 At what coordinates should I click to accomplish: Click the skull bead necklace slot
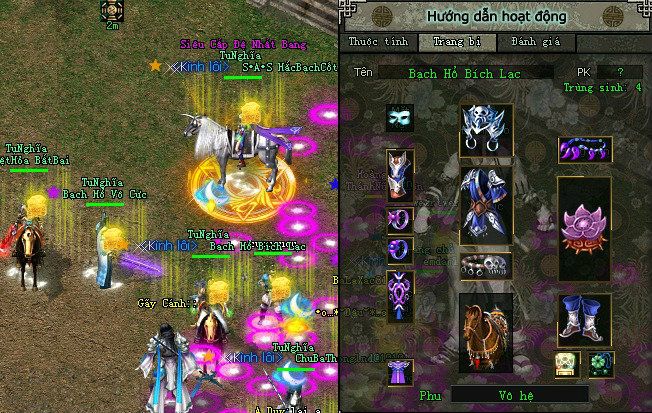(x=486, y=266)
